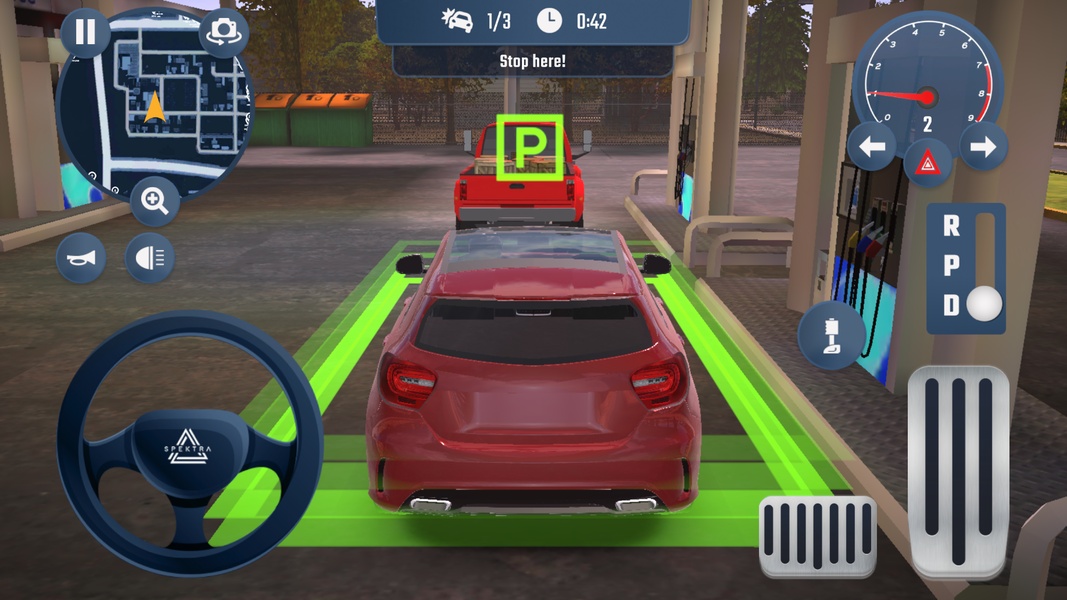Fasten the seatbelt button

832,336
